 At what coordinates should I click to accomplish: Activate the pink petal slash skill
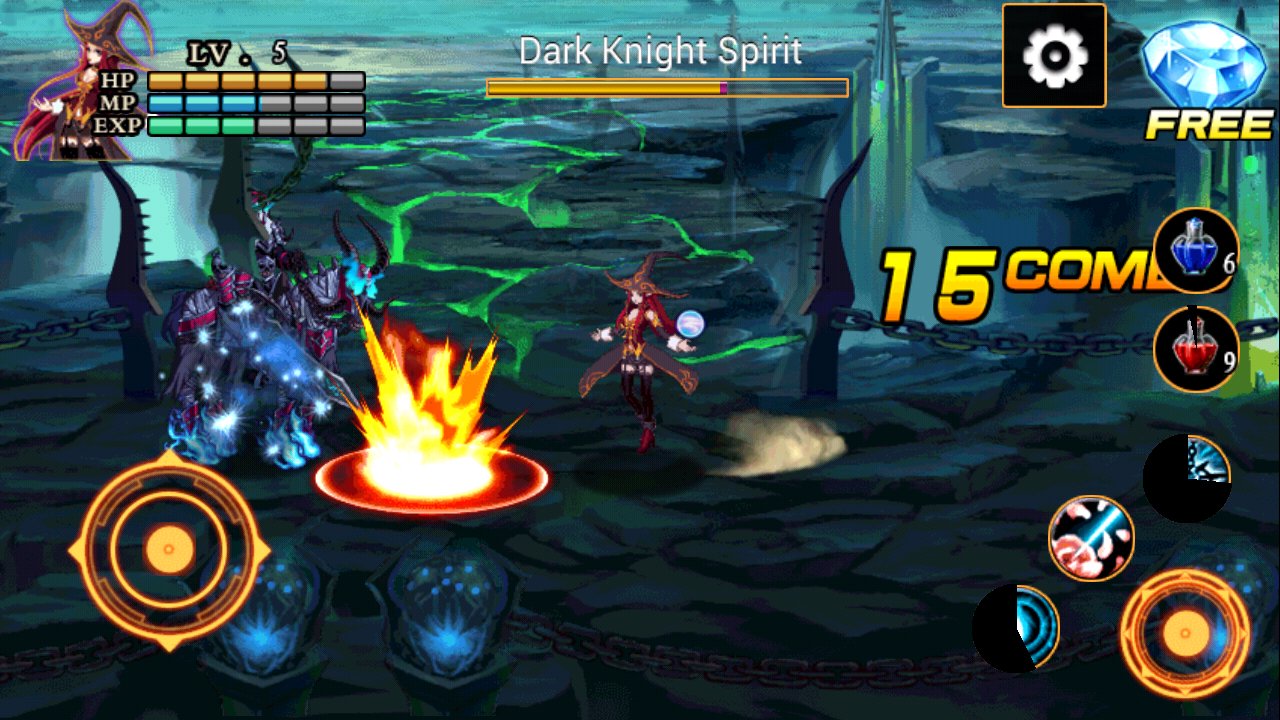tap(1090, 540)
